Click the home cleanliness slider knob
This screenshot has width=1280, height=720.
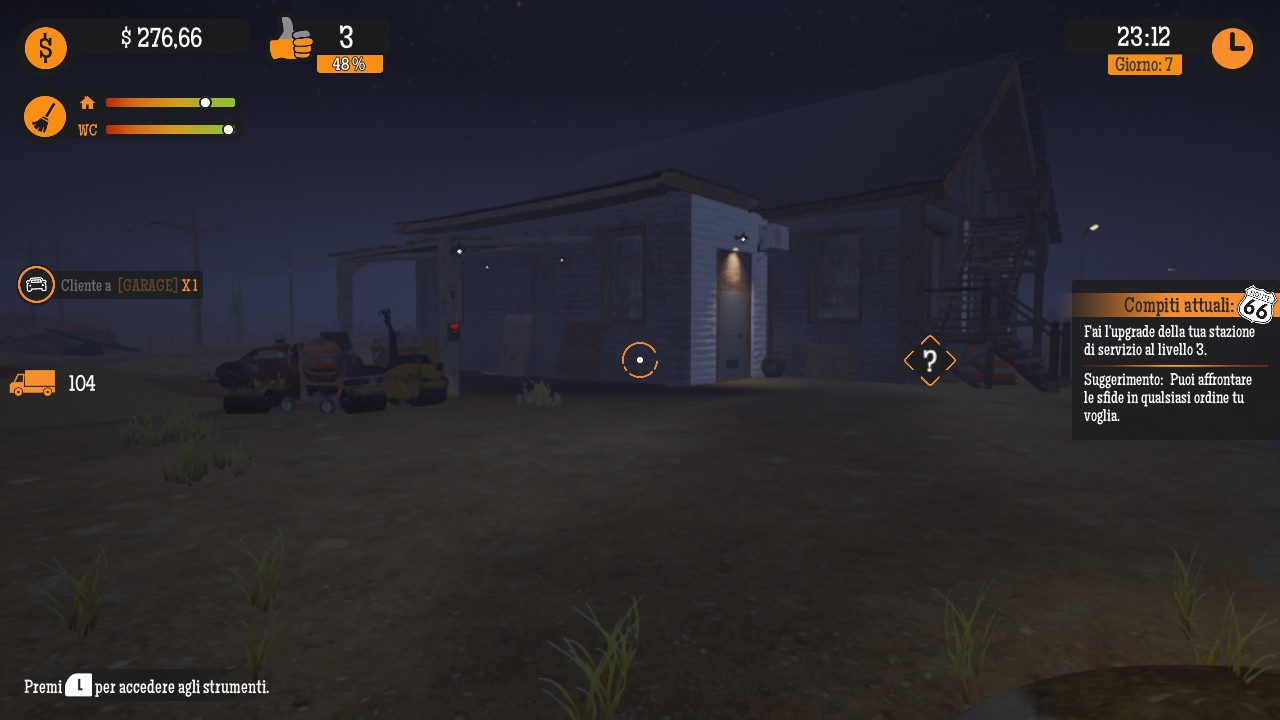click(204, 102)
